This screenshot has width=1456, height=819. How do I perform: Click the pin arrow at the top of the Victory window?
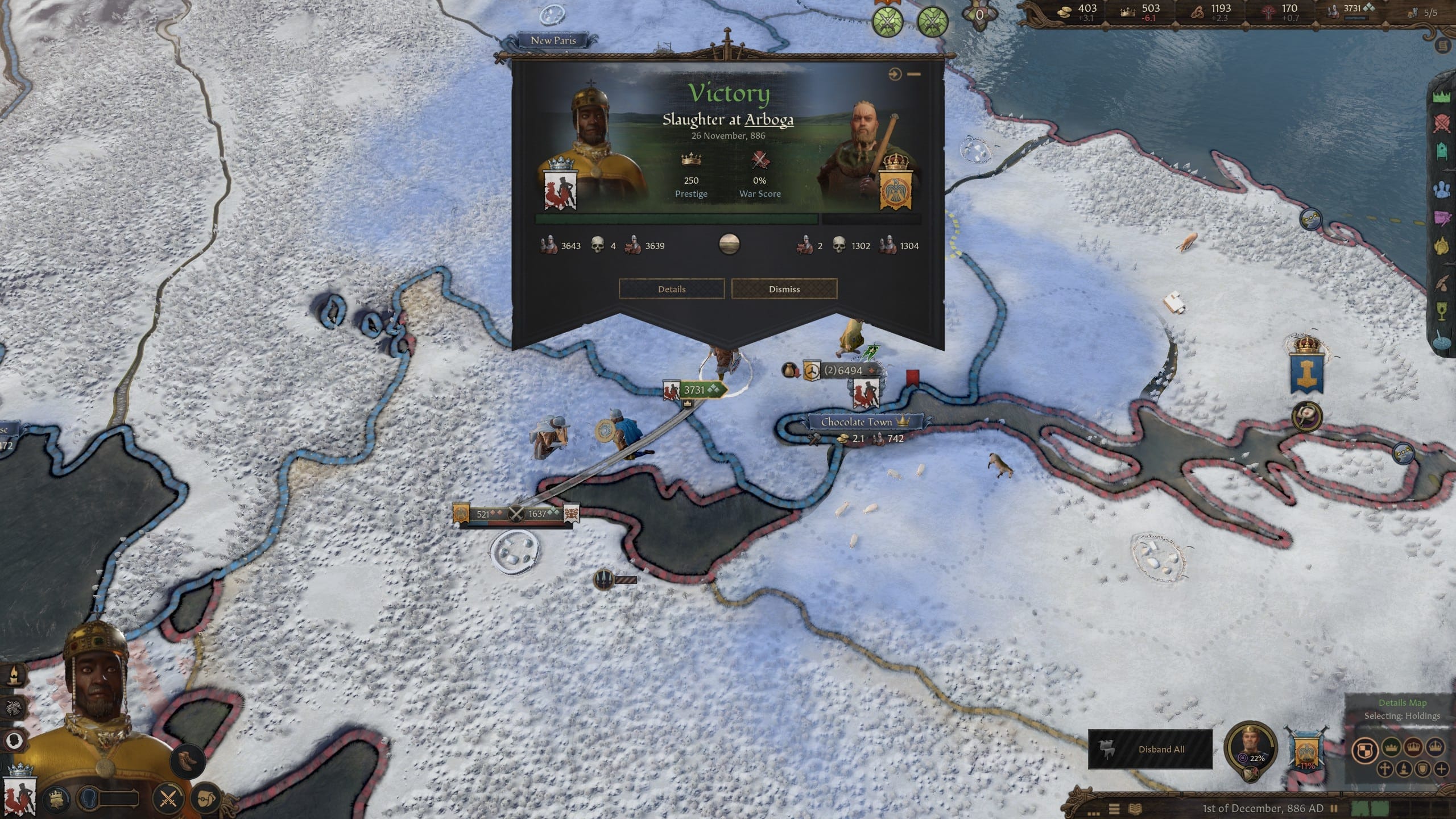(x=894, y=73)
